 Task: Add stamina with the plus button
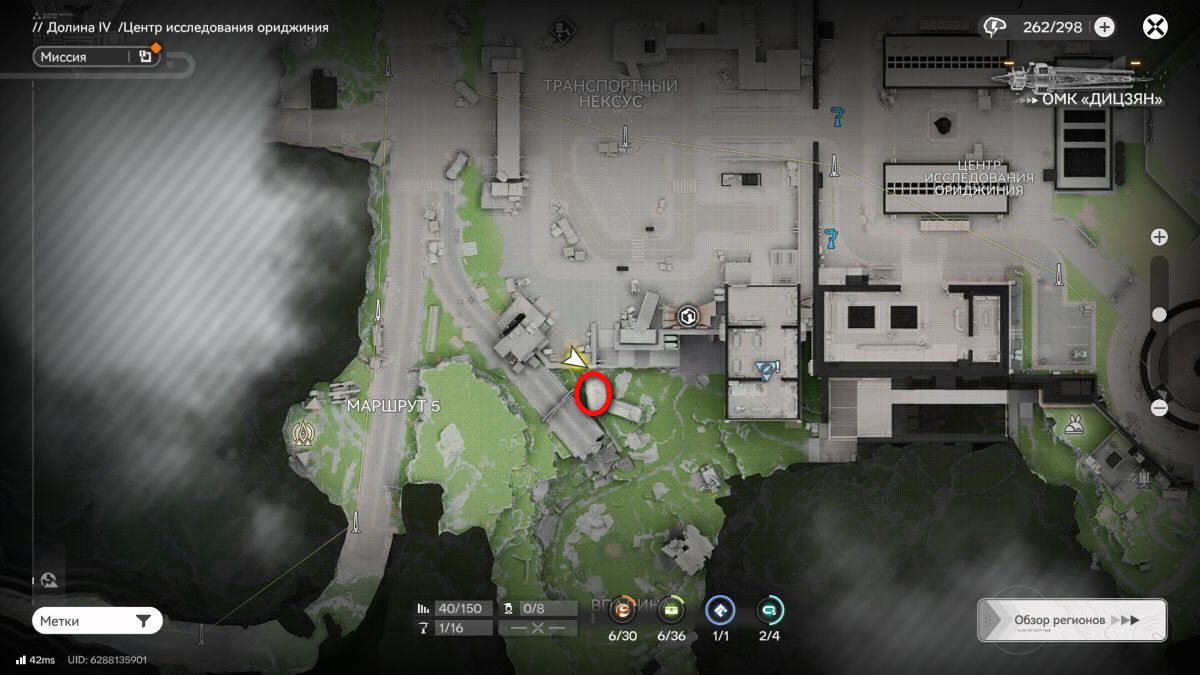(x=1104, y=27)
